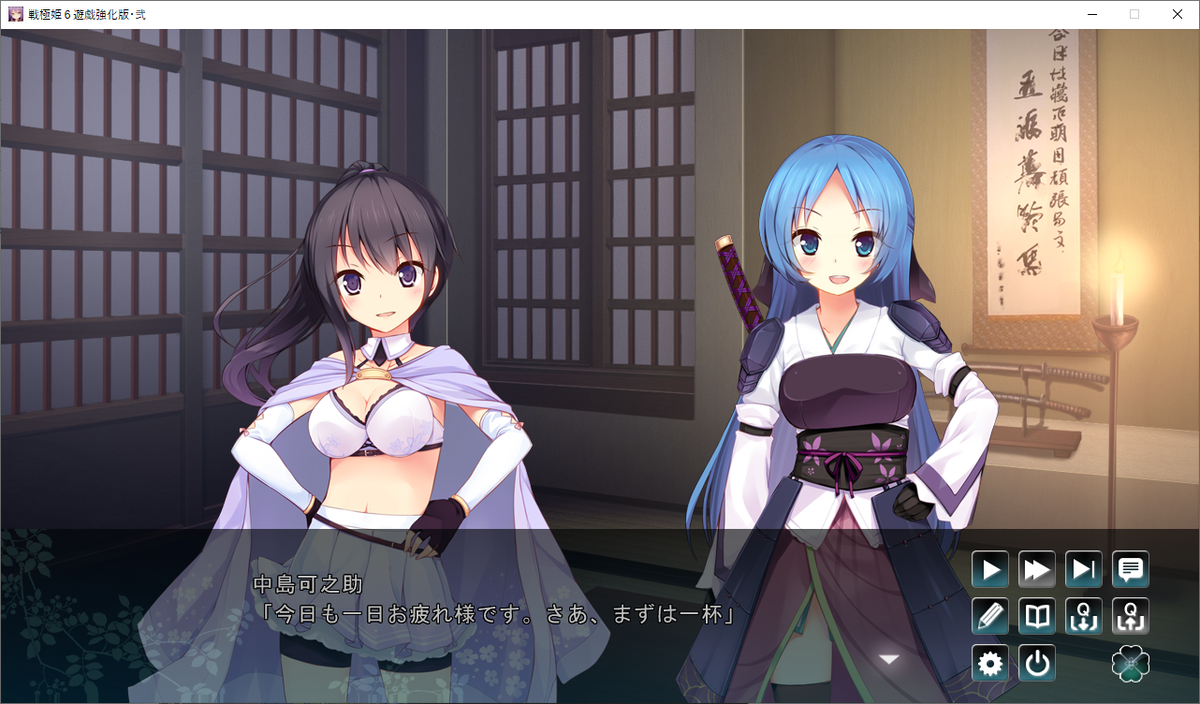Activate the double-arrow fast-forward button

tap(1037, 570)
